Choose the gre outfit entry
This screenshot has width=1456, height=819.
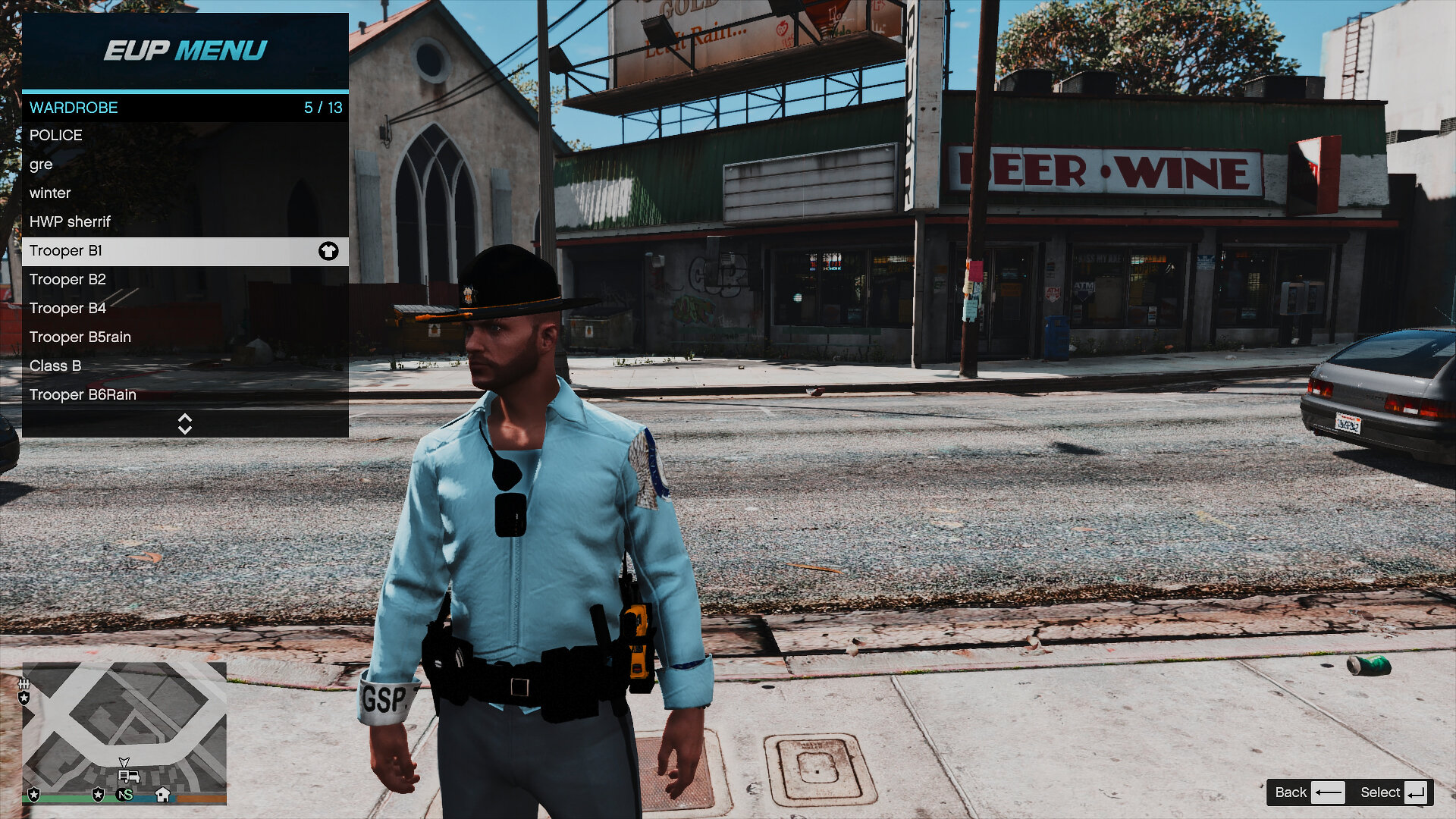pos(185,164)
